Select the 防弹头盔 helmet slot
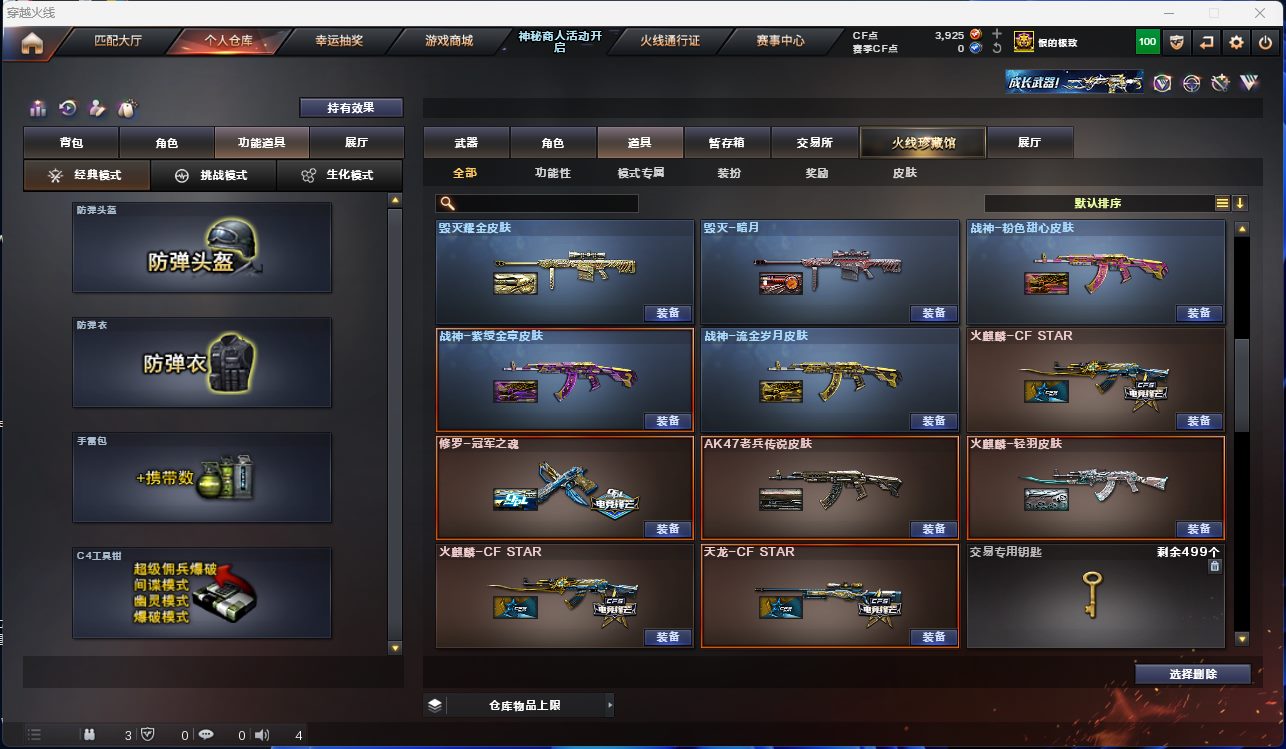 201,248
